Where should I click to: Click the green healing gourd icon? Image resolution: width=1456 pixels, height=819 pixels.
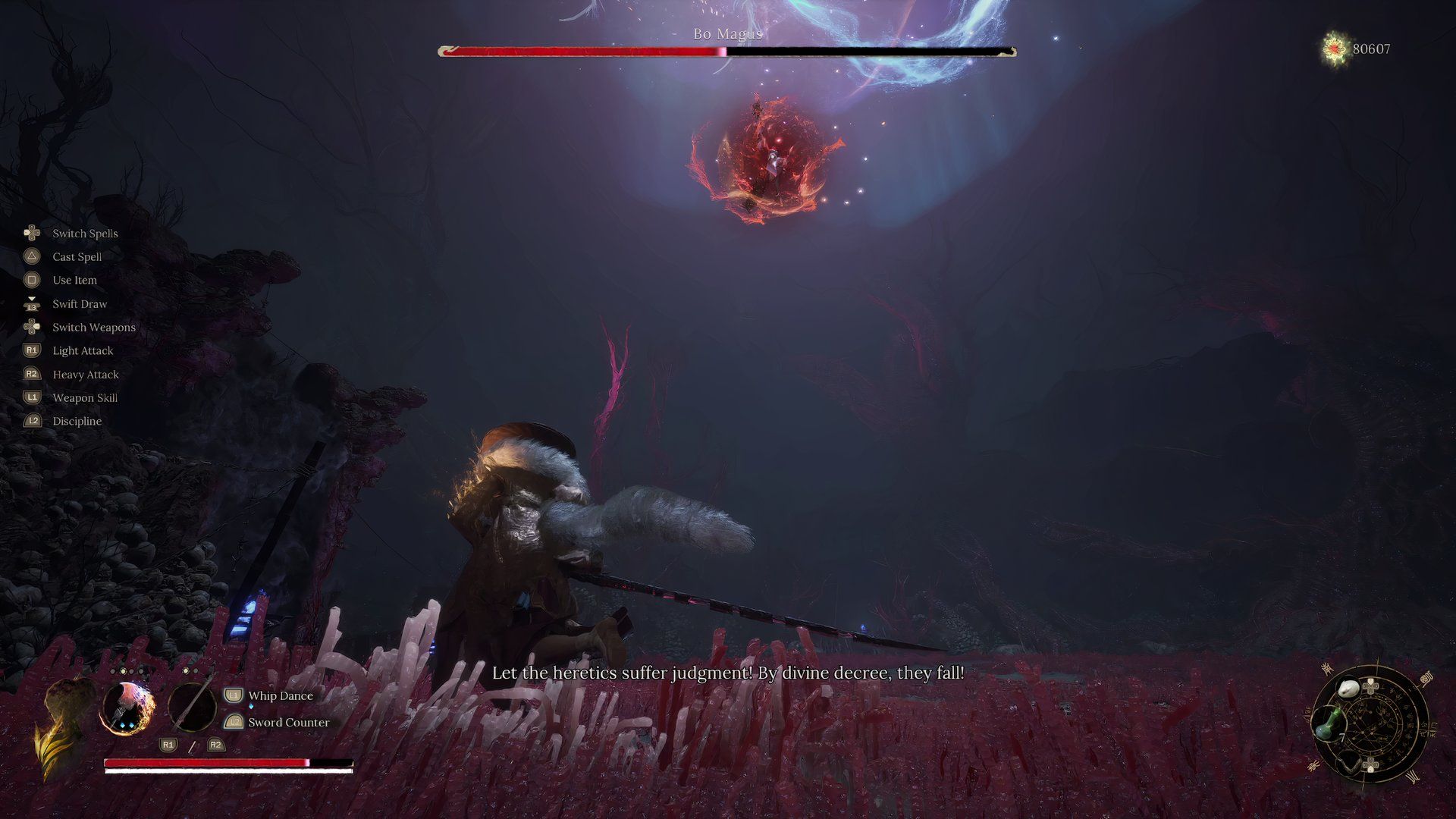pos(1329,724)
